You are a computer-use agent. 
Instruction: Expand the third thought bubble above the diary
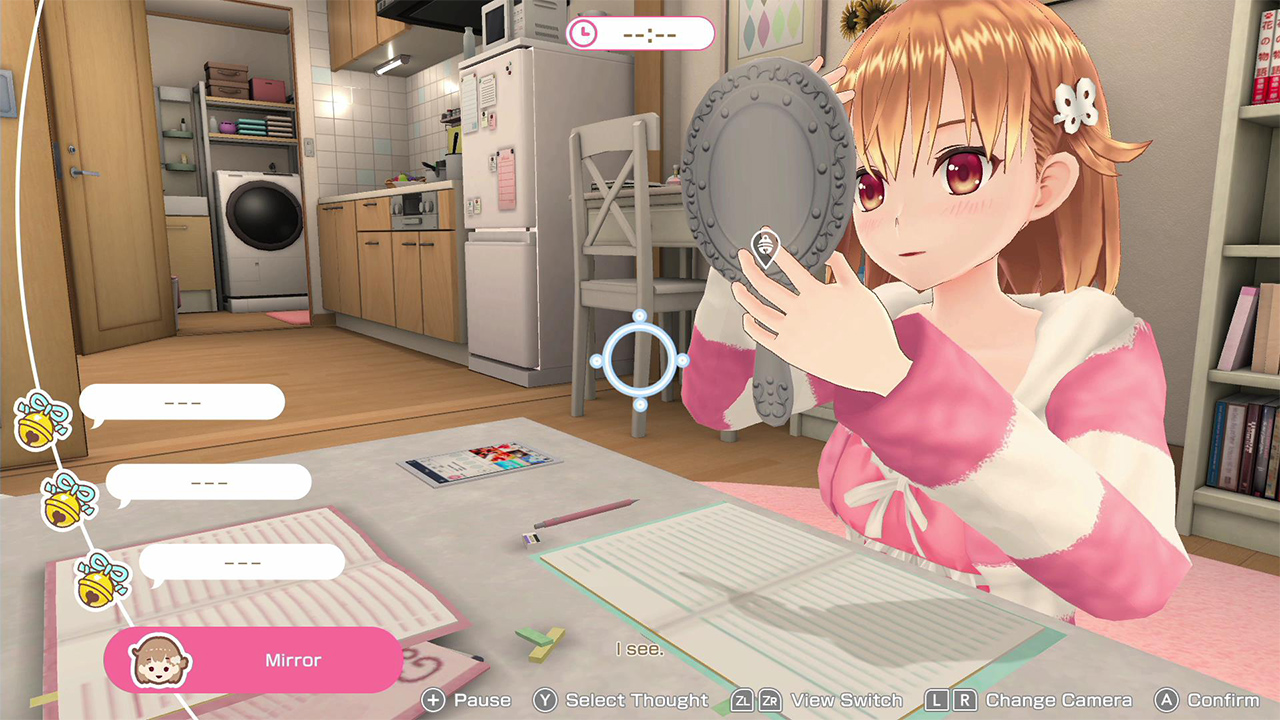point(241,562)
